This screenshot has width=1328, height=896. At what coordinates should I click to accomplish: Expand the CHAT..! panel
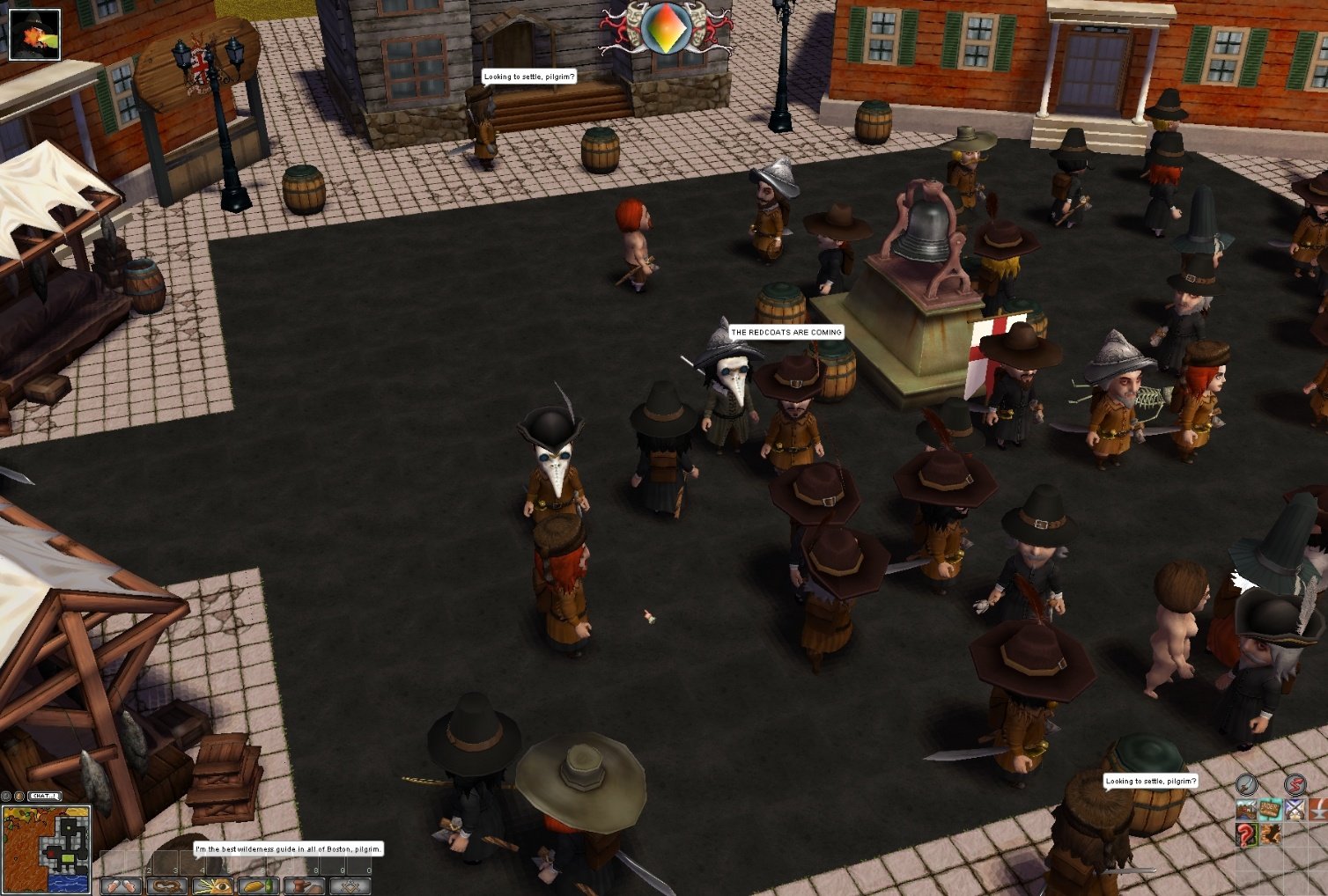click(44, 797)
